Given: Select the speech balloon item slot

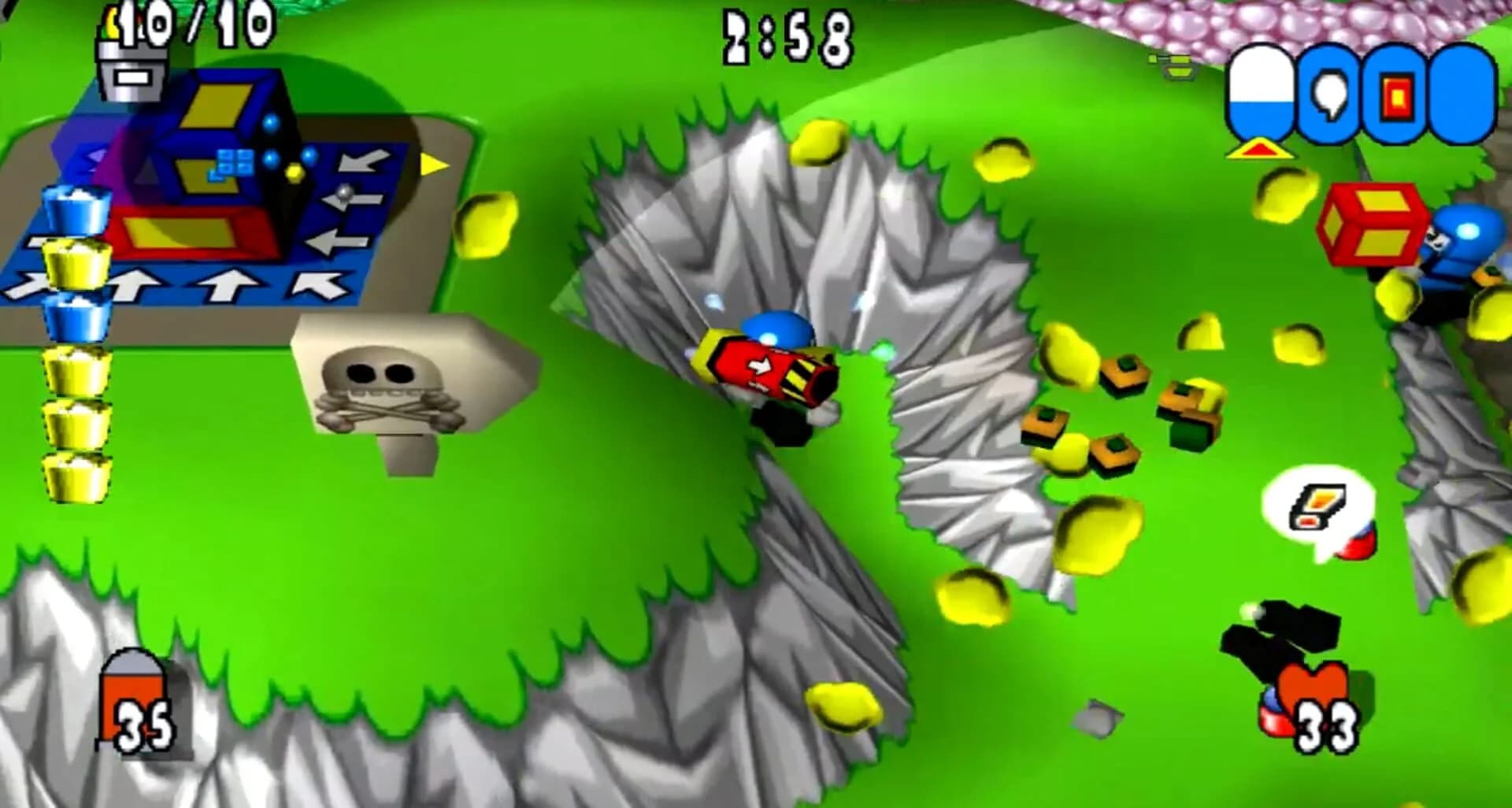Looking at the screenshot, I should (x=1329, y=95).
